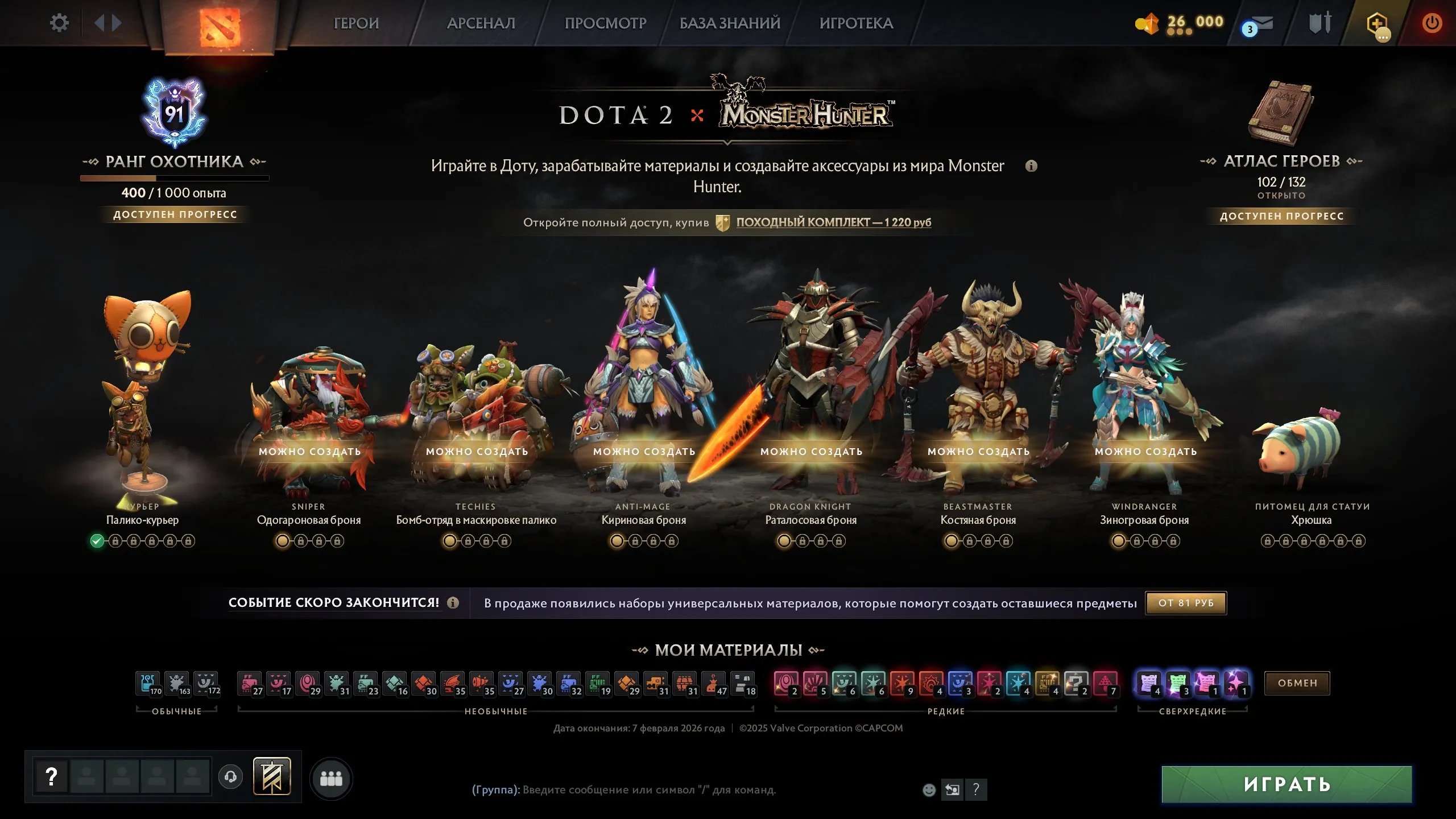The image size is (1456, 819).
Task: Click the ОБМЕН button near materials
Action: click(x=1296, y=682)
